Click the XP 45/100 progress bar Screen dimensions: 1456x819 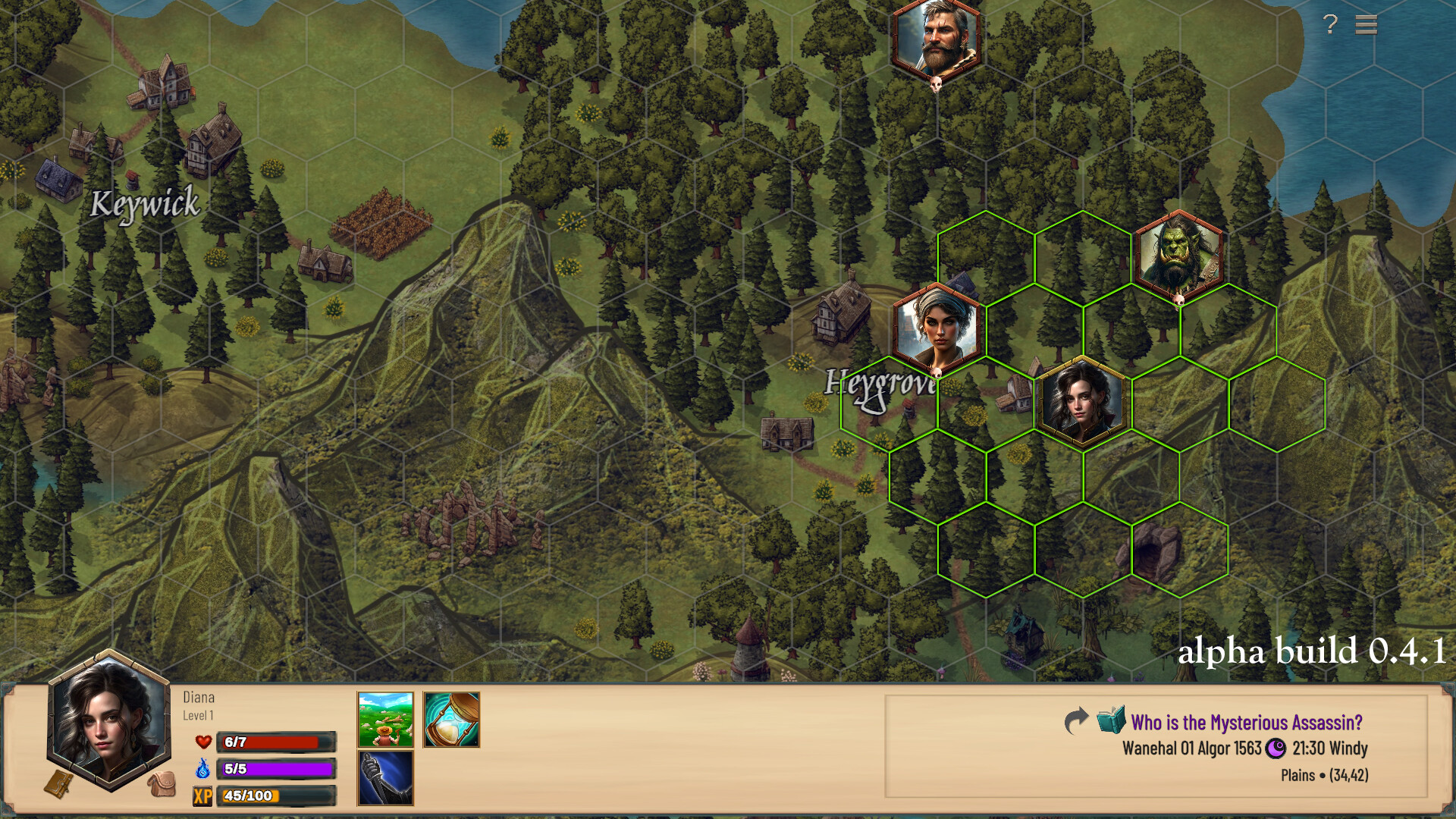coord(276,795)
